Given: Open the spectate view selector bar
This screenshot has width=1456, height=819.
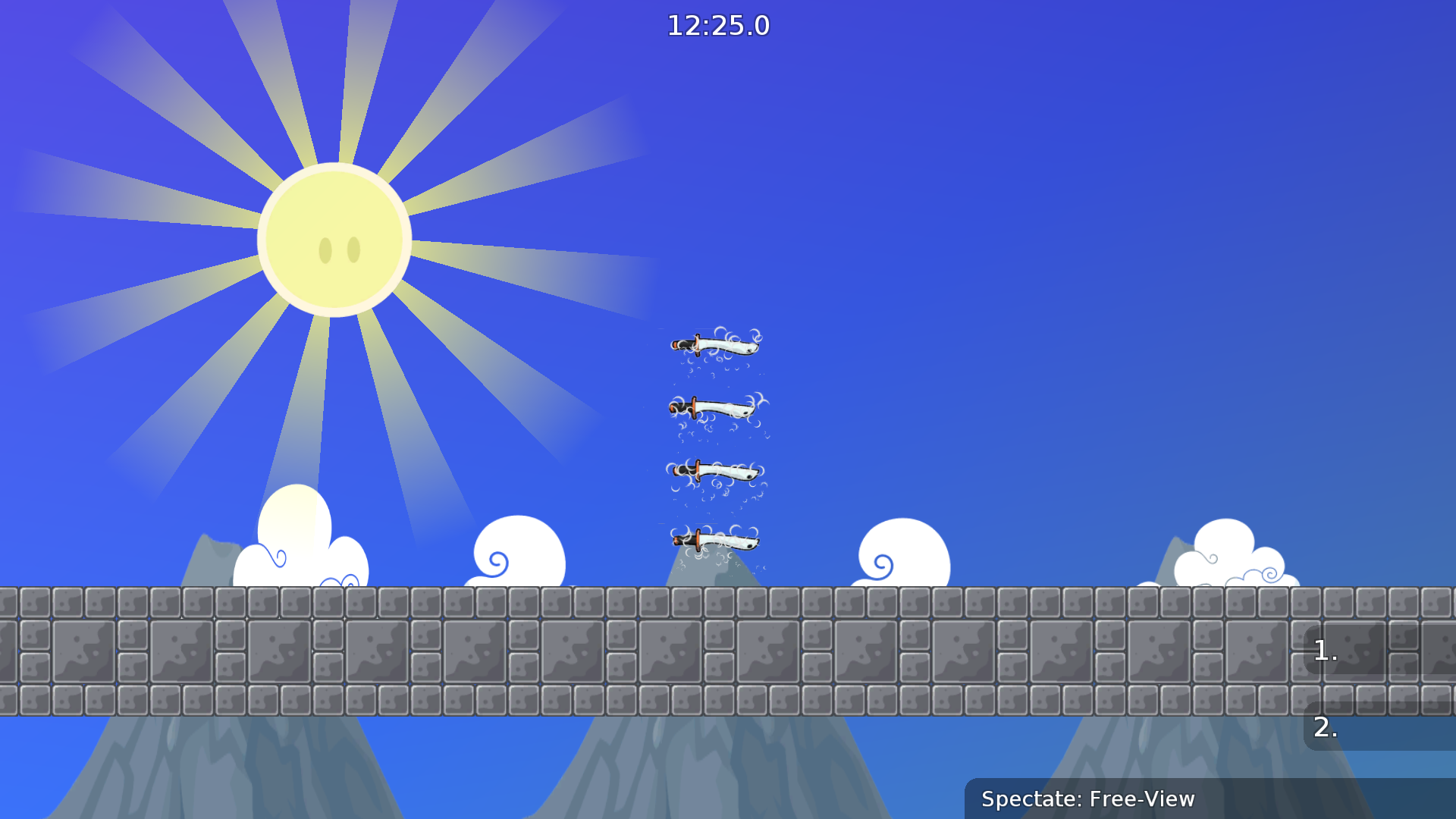Looking at the screenshot, I should click(1210, 799).
